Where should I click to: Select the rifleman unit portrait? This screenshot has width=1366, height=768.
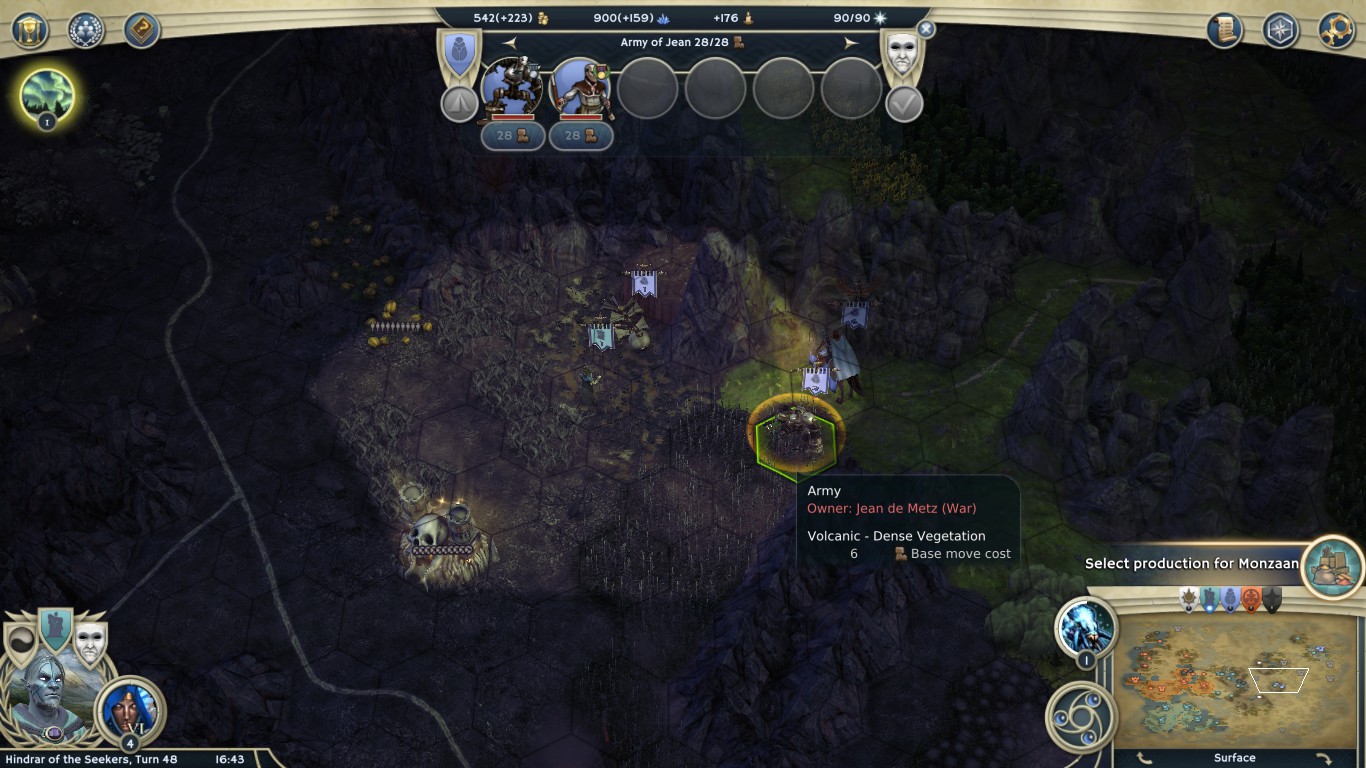point(581,88)
